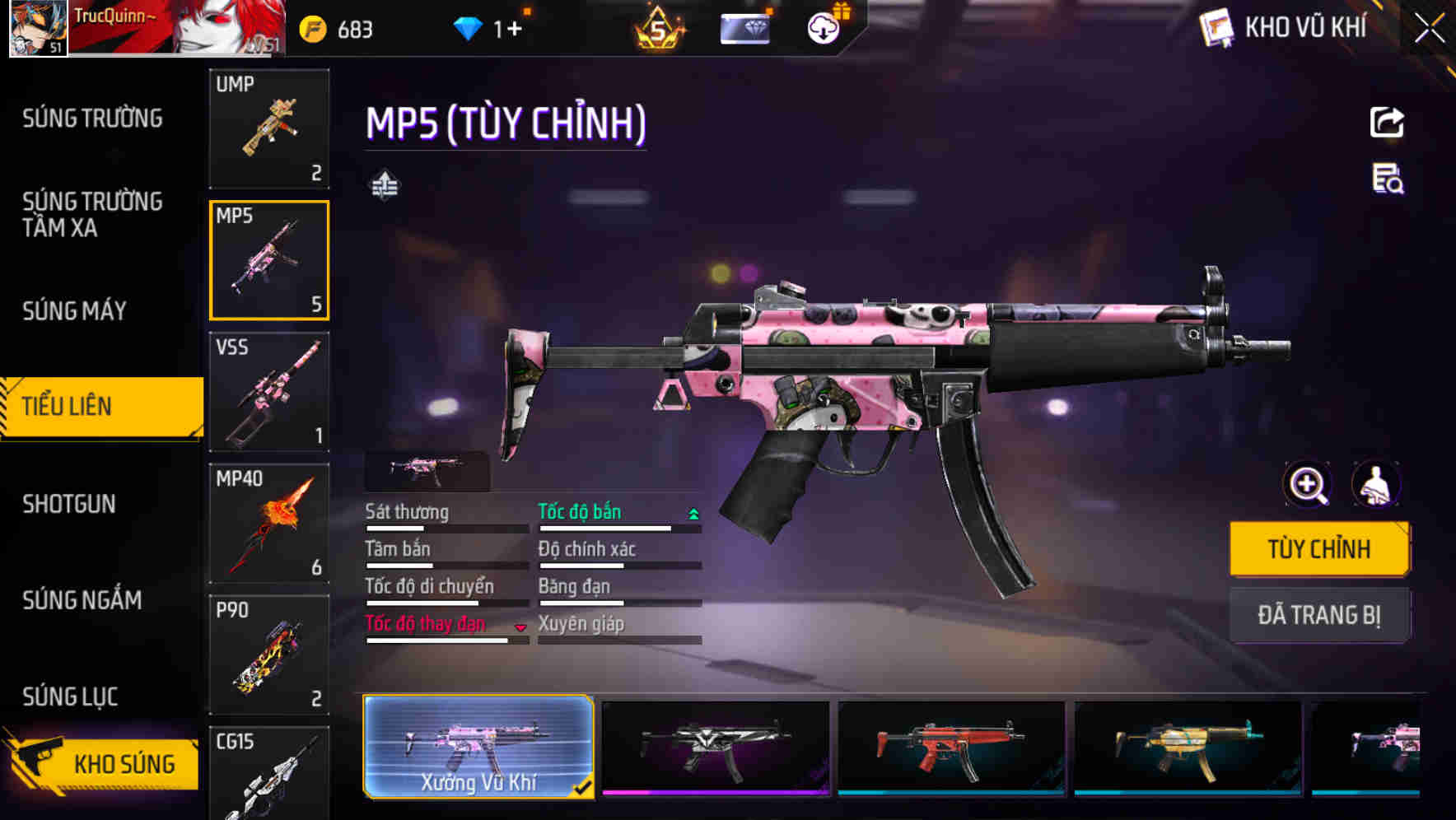Open the Súng Máy category

pyautogui.click(x=74, y=310)
